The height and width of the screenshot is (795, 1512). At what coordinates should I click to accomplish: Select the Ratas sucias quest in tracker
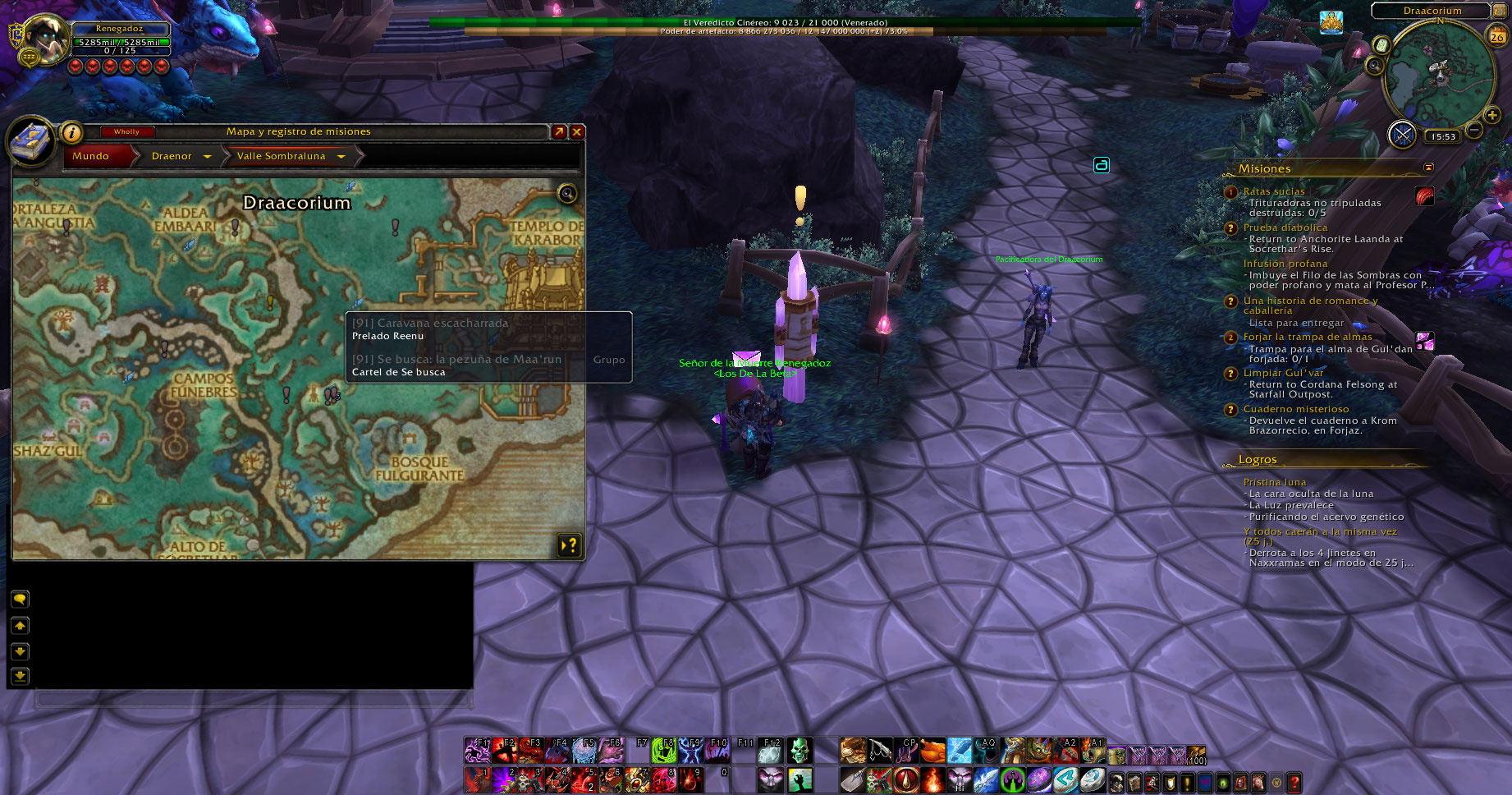[x=1273, y=191]
